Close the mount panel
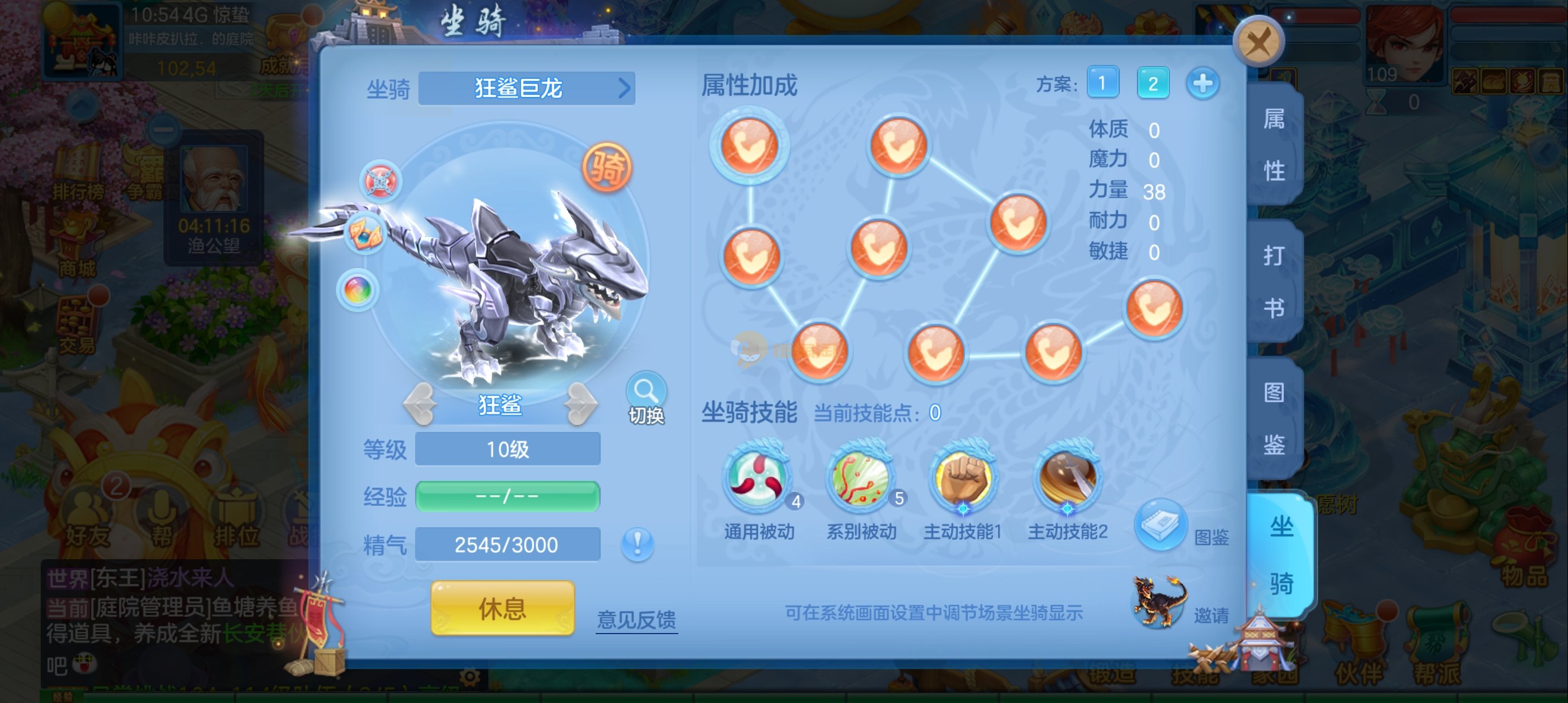Image resolution: width=1568 pixels, height=703 pixels. (x=1258, y=42)
